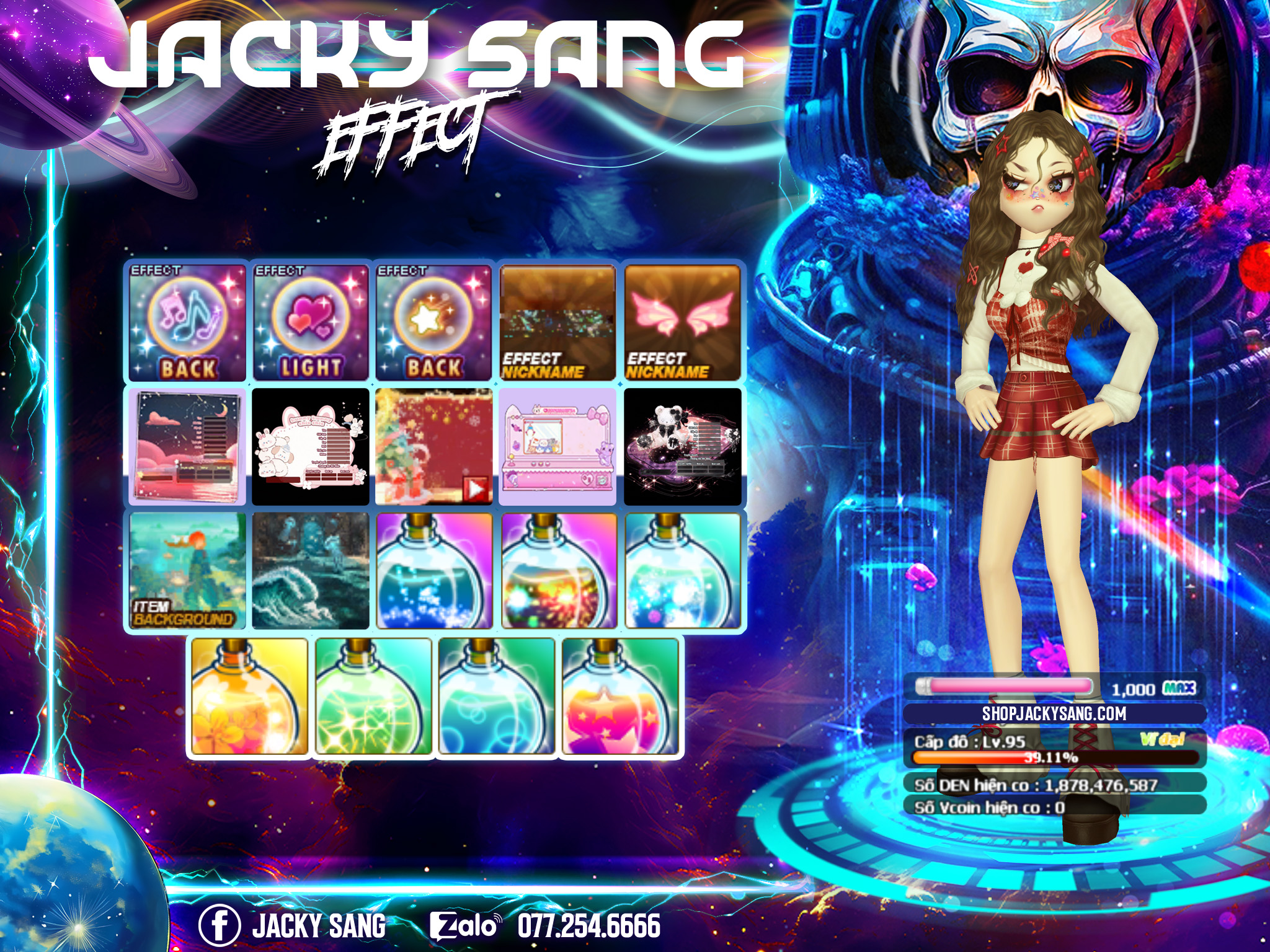Choose the green sparkle potion bottle
Image resolution: width=1270 pixels, height=952 pixels.
click(x=373, y=697)
